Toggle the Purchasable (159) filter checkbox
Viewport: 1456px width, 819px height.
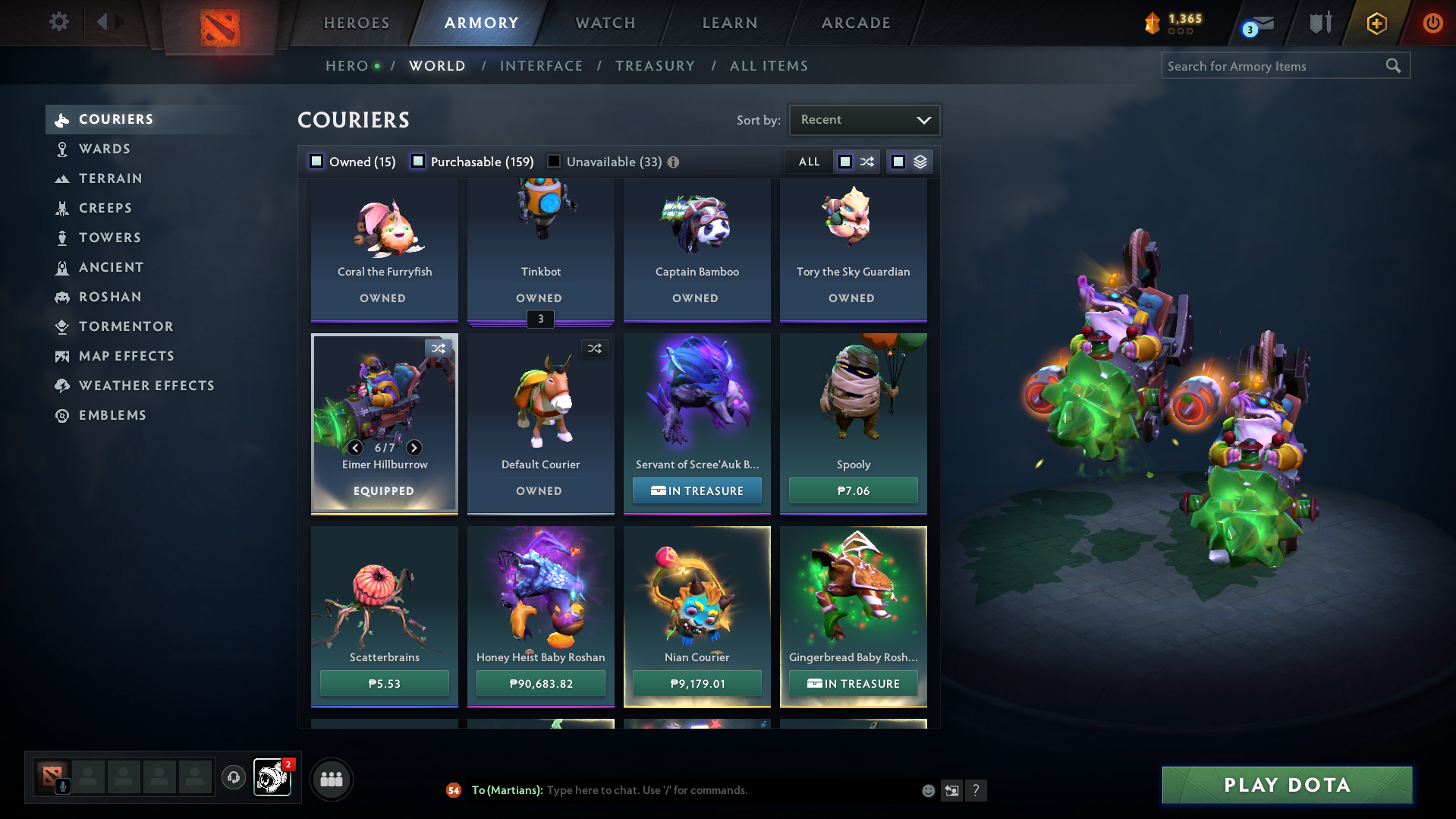(x=418, y=161)
